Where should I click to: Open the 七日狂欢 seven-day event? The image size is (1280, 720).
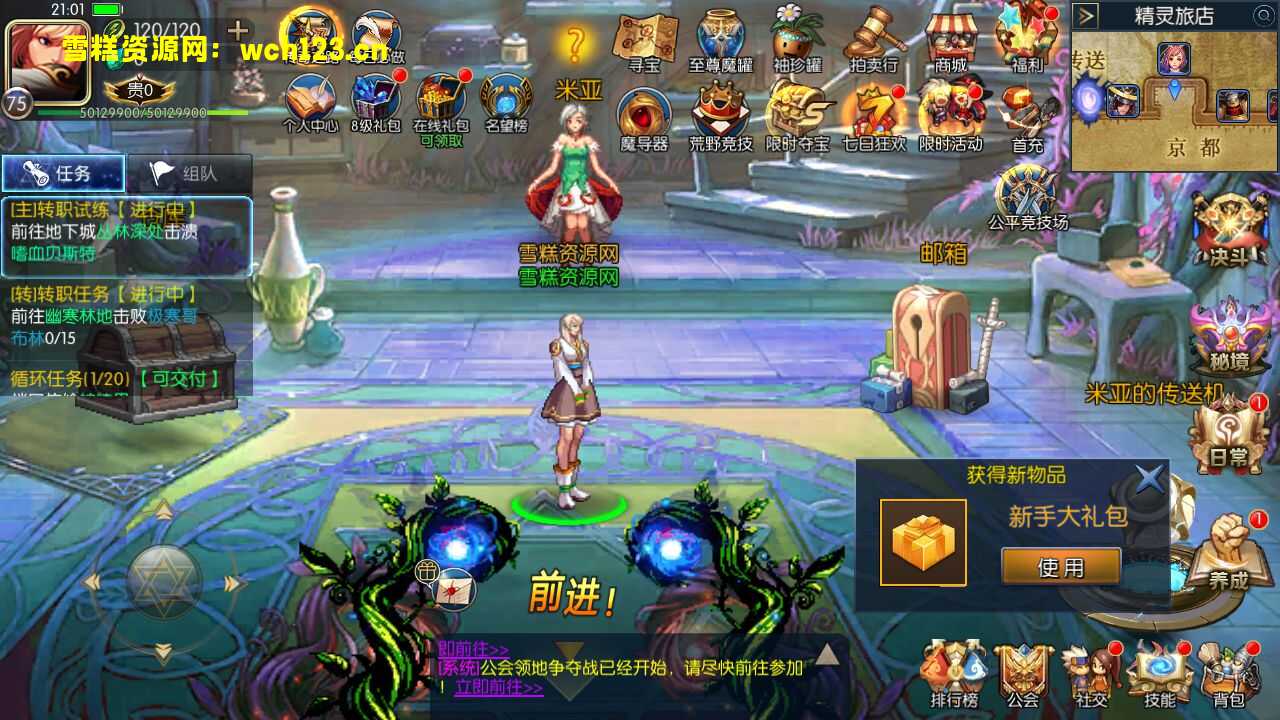[x=875, y=113]
